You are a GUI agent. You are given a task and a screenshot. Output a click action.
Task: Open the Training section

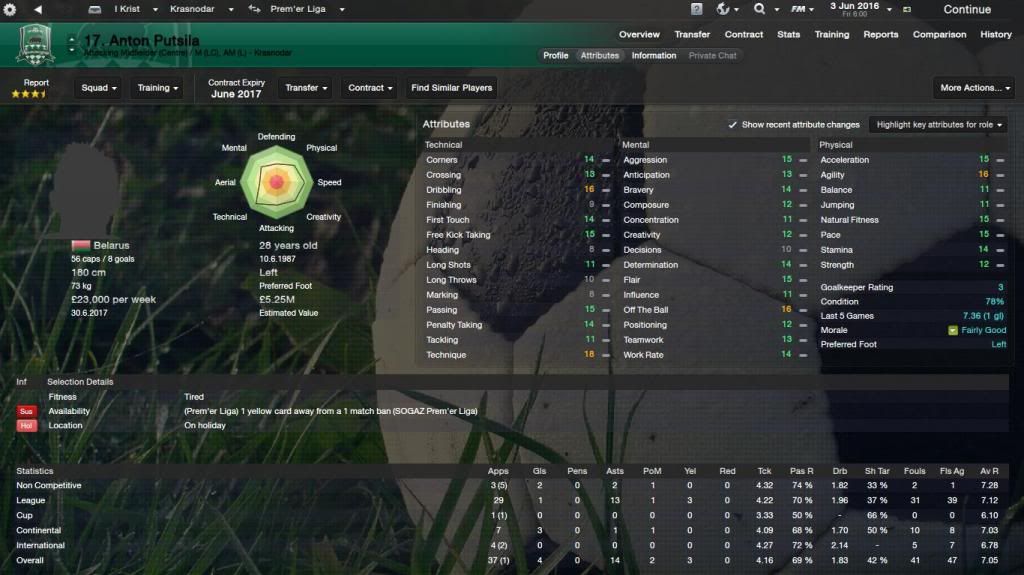[x=832, y=34]
